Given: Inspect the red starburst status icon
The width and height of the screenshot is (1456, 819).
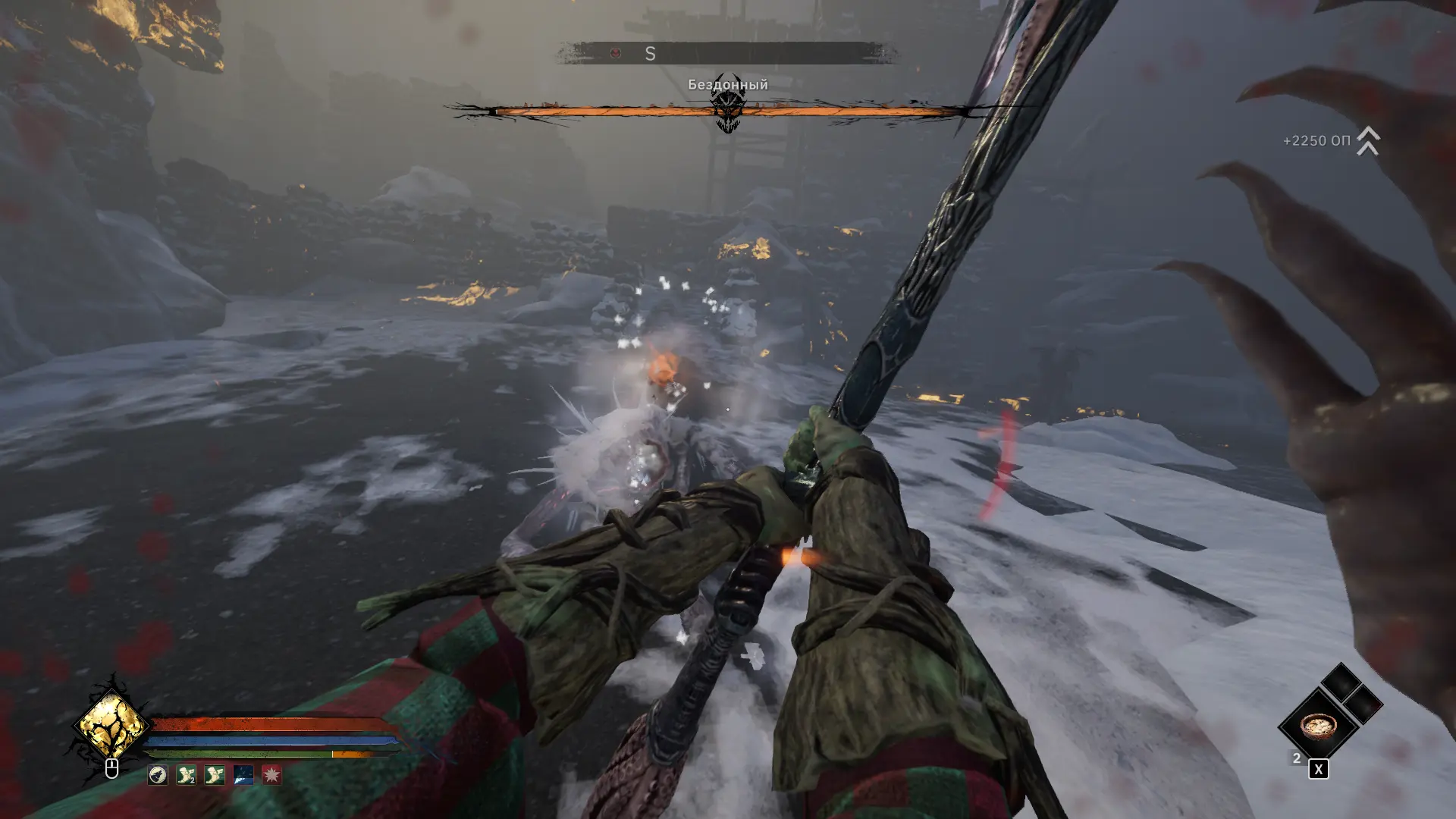Looking at the screenshot, I should [271, 774].
